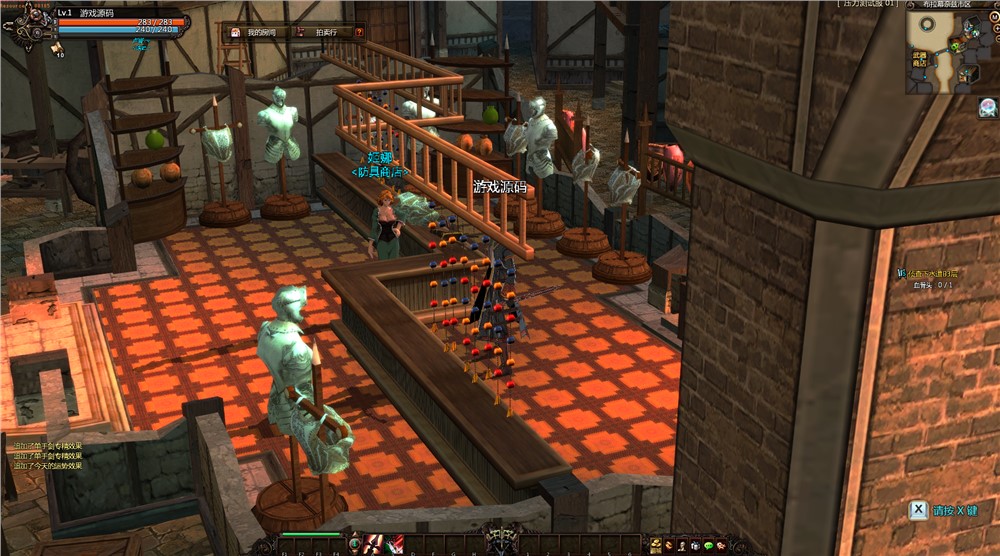Open the gold coins menu icon
Image resolution: width=1000 pixels, height=556 pixels.
(656, 545)
